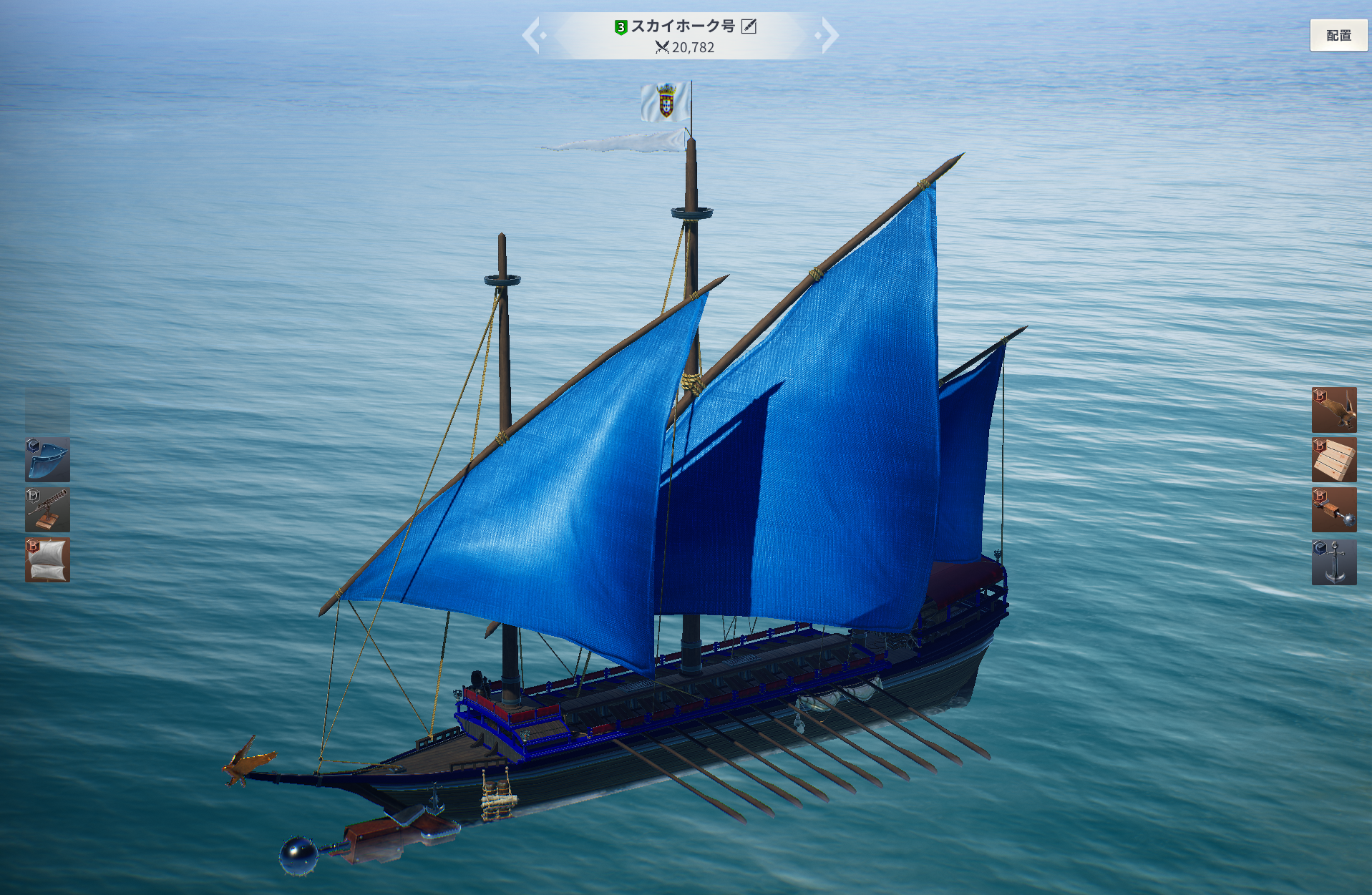
Task: Open the swivel gun equipment slot
Action: click(x=47, y=510)
